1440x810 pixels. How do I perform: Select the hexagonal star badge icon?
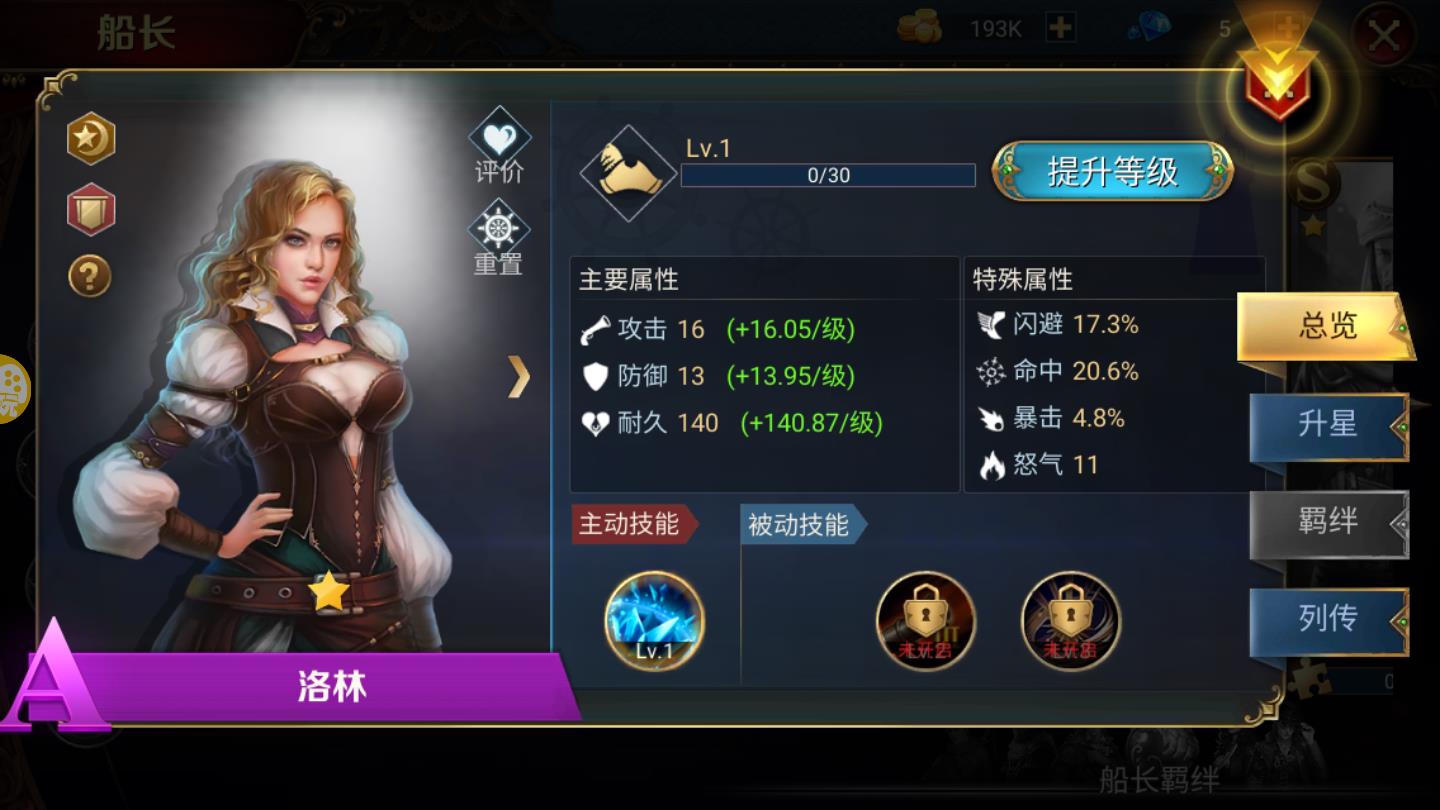coord(89,139)
